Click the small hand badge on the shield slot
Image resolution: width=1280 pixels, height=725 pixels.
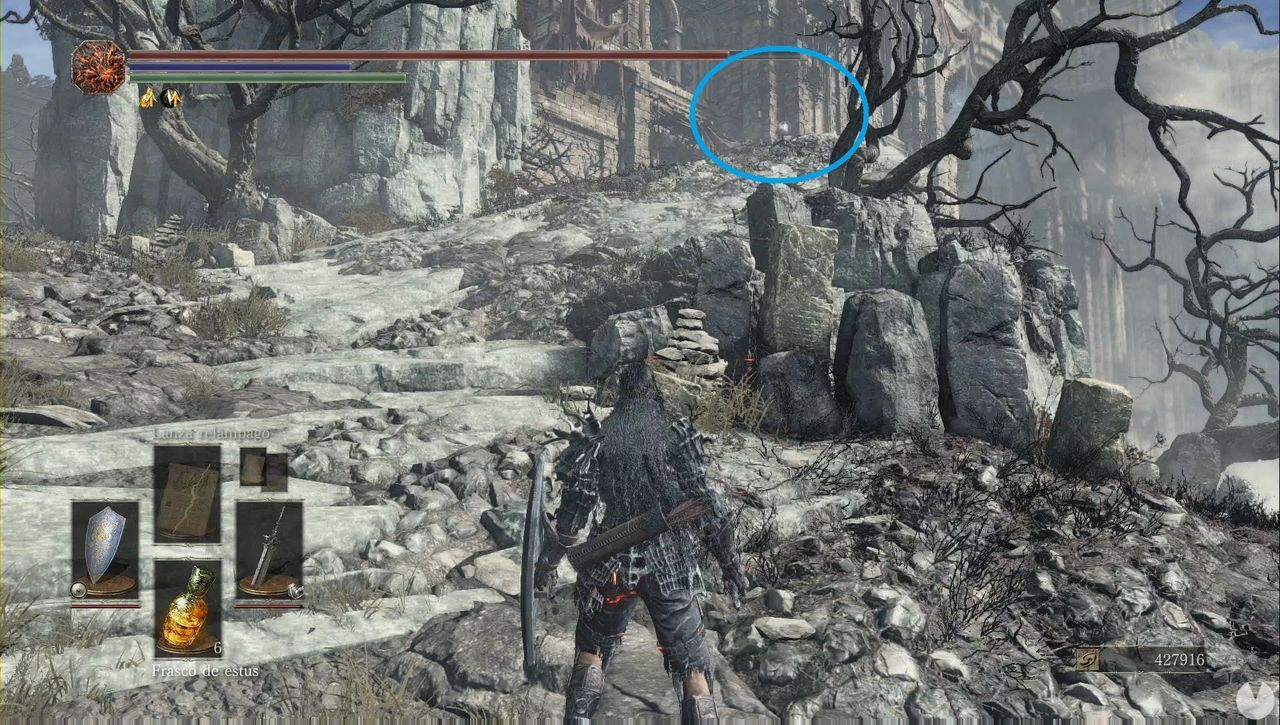78,589
